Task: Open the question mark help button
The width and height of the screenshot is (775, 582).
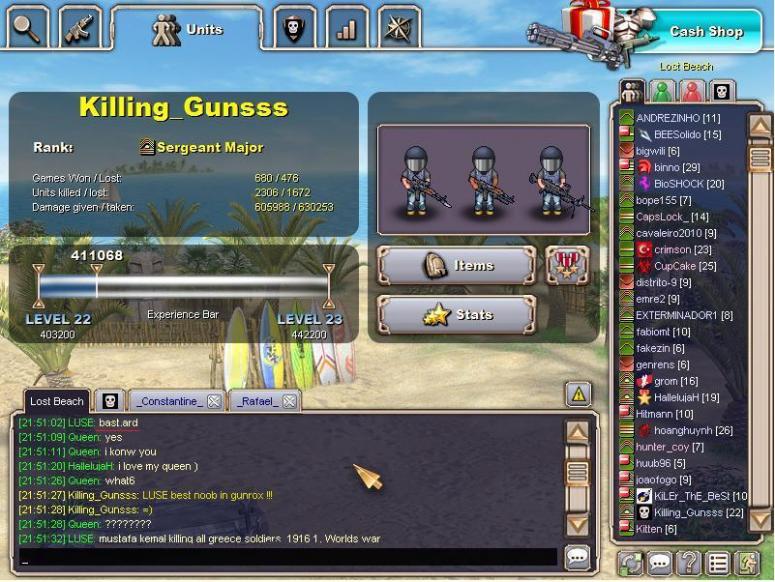Action: (x=688, y=563)
